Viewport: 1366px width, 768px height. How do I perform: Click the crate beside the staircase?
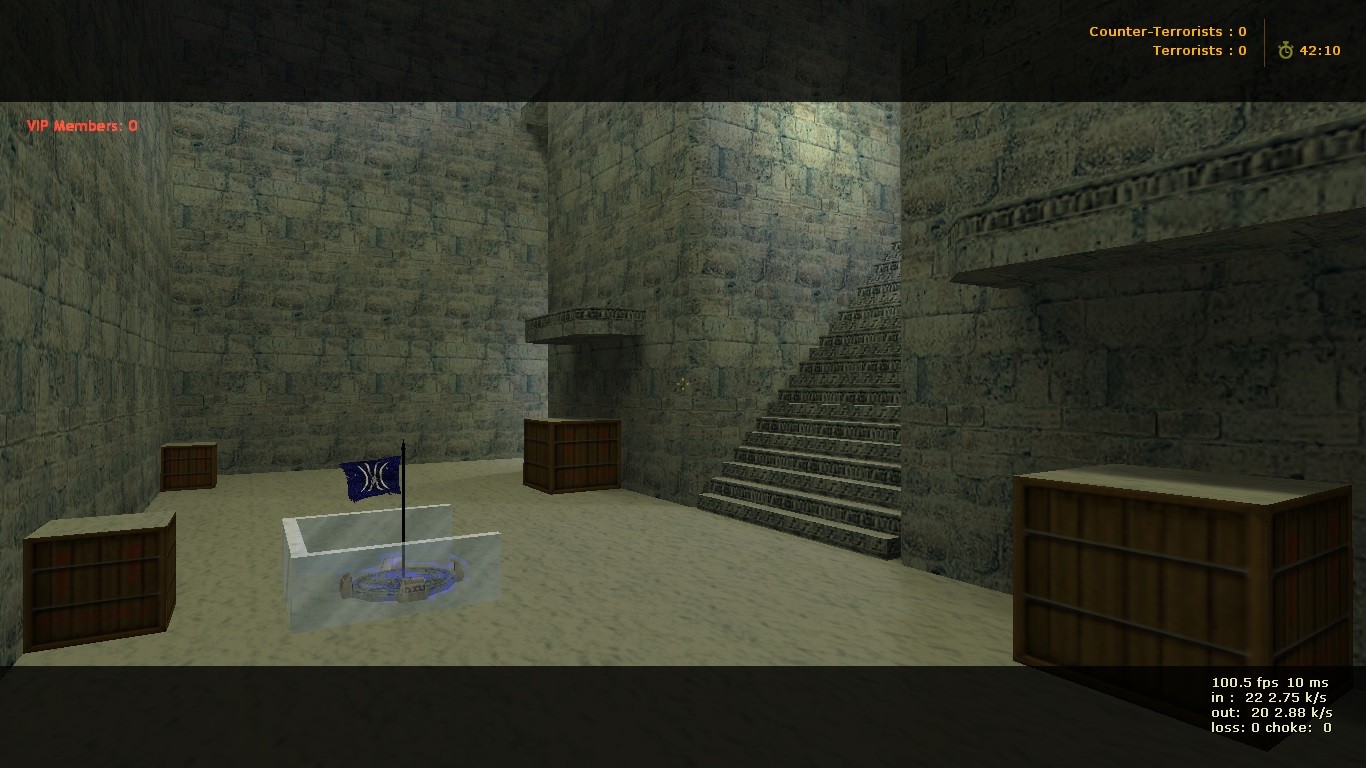coord(571,455)
